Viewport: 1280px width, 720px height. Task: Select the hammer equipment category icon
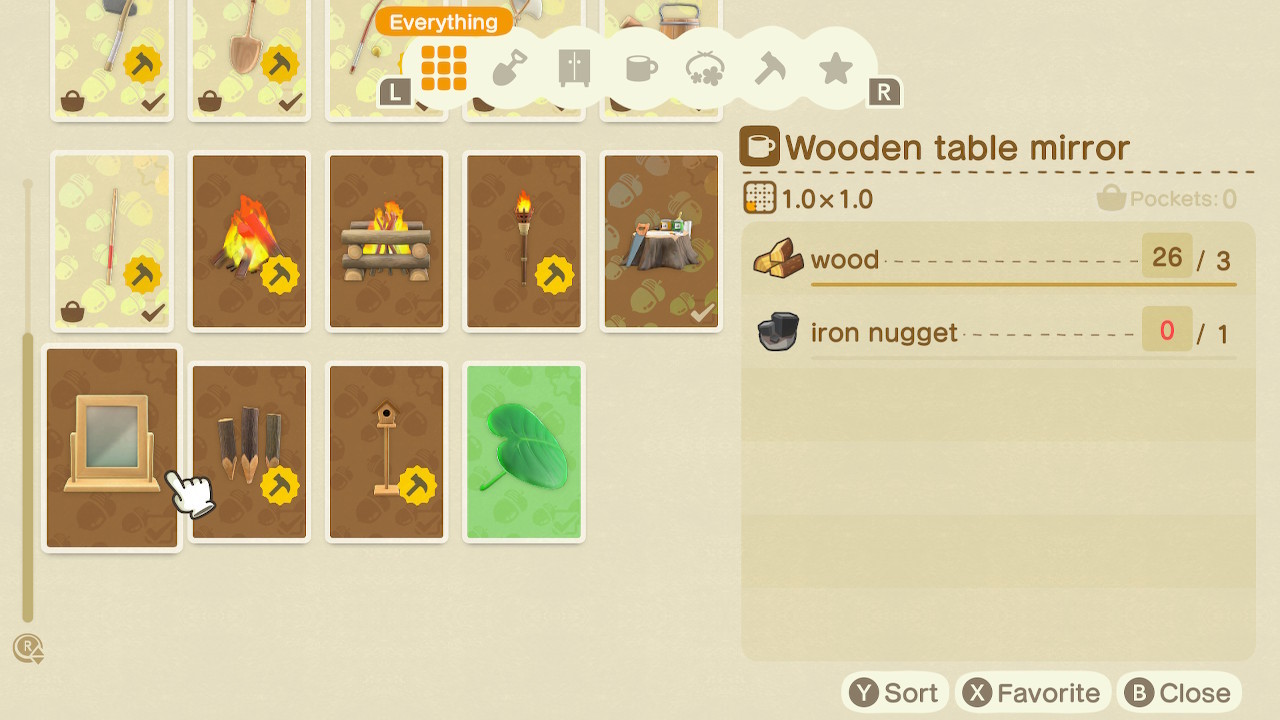tap(770, 68)
